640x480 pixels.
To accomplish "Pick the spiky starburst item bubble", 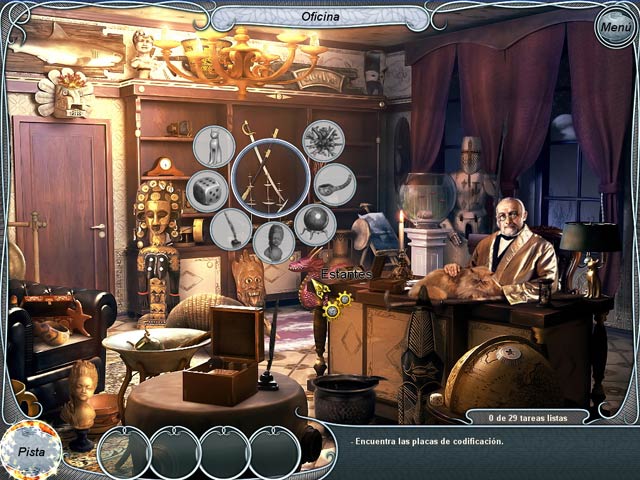I will click(323, 141).
